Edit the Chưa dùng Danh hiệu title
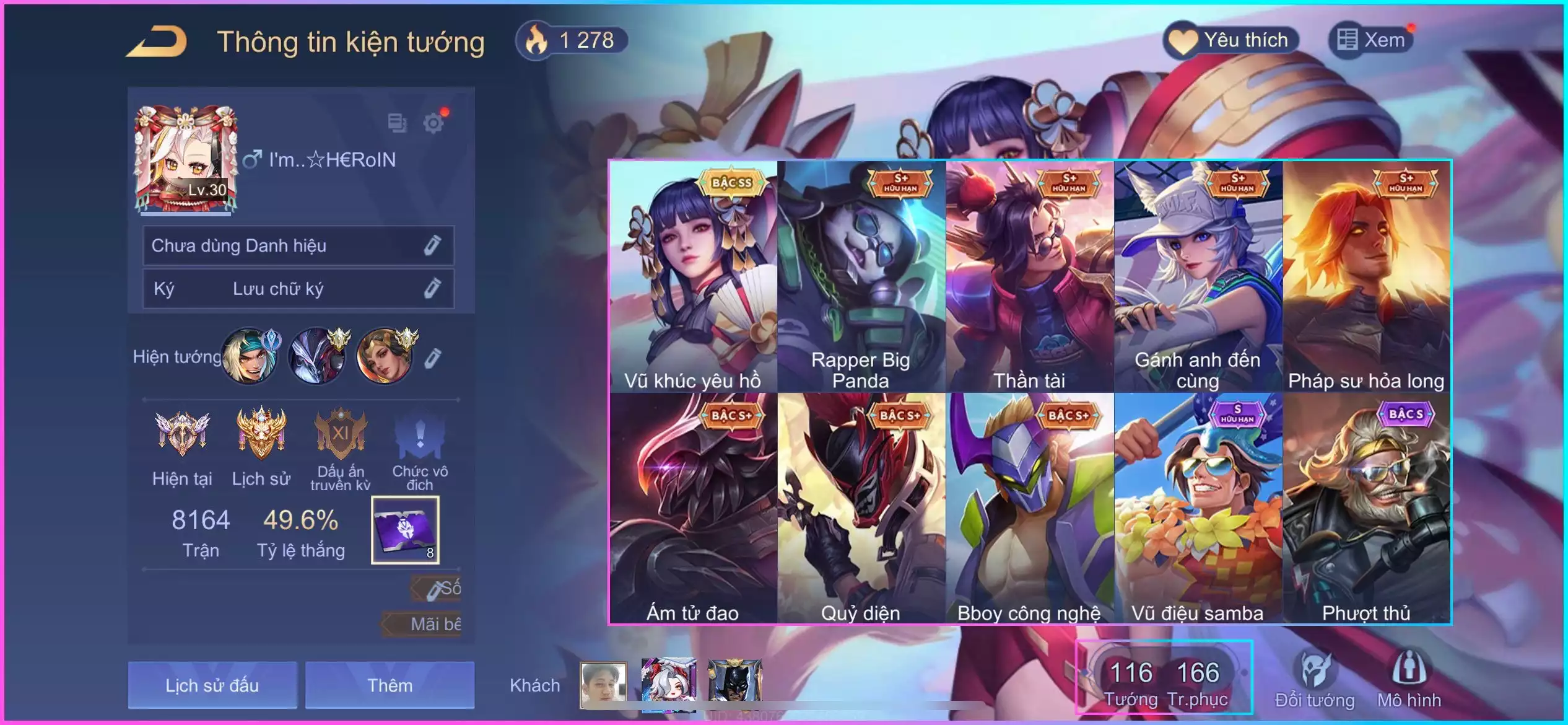 (432, 245)
